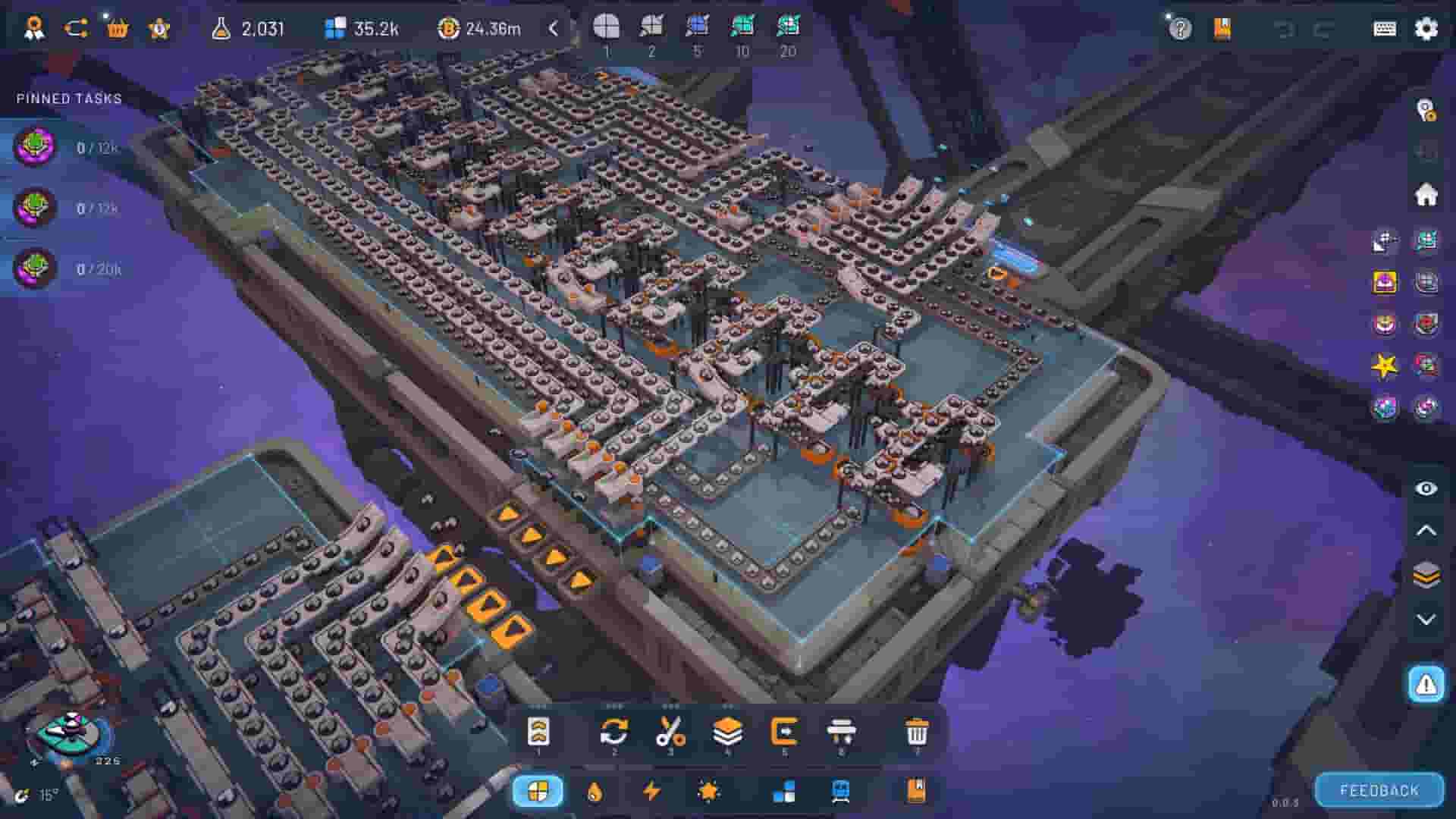Select brush size 5 in the top toolbar
Screen dimensions: 1456x819
[x=698, y=30]
